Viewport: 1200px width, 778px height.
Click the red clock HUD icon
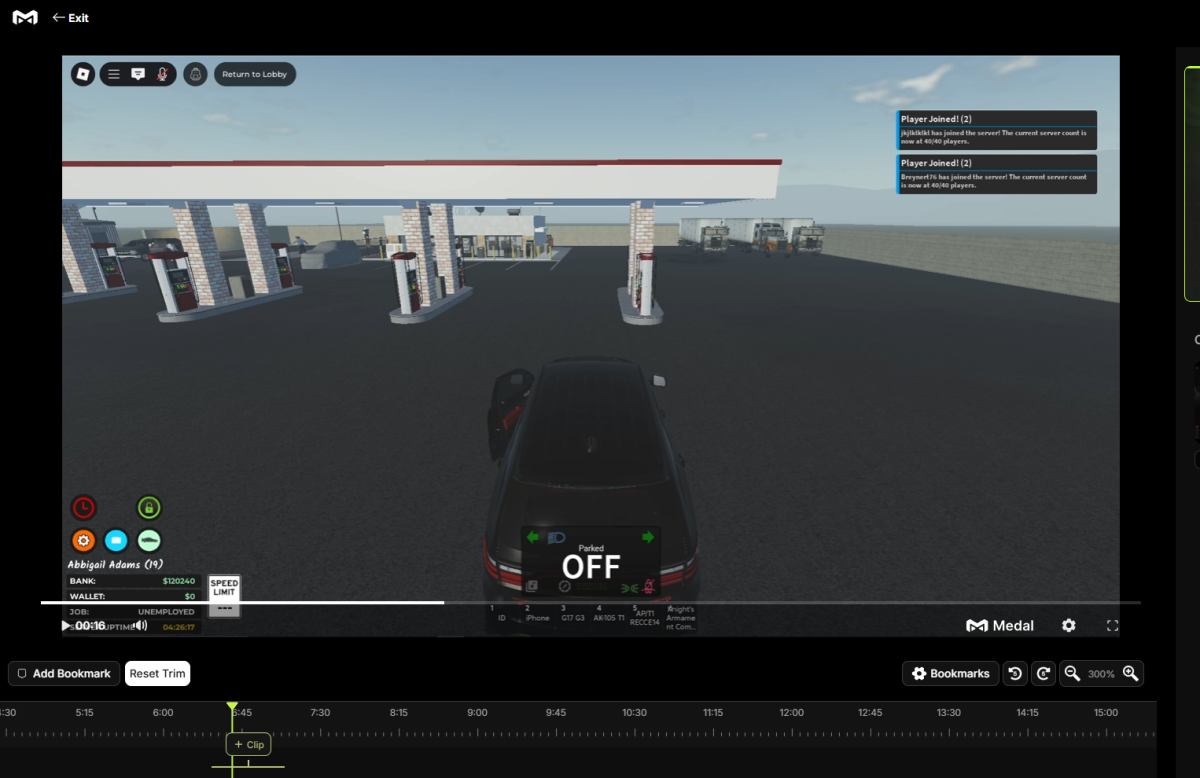coord(83,508)
